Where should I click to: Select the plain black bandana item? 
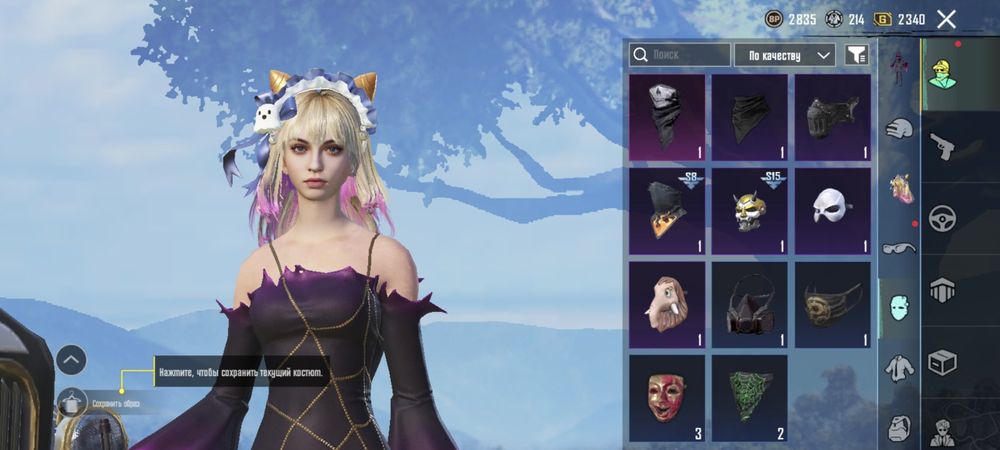tap(749, 117)
